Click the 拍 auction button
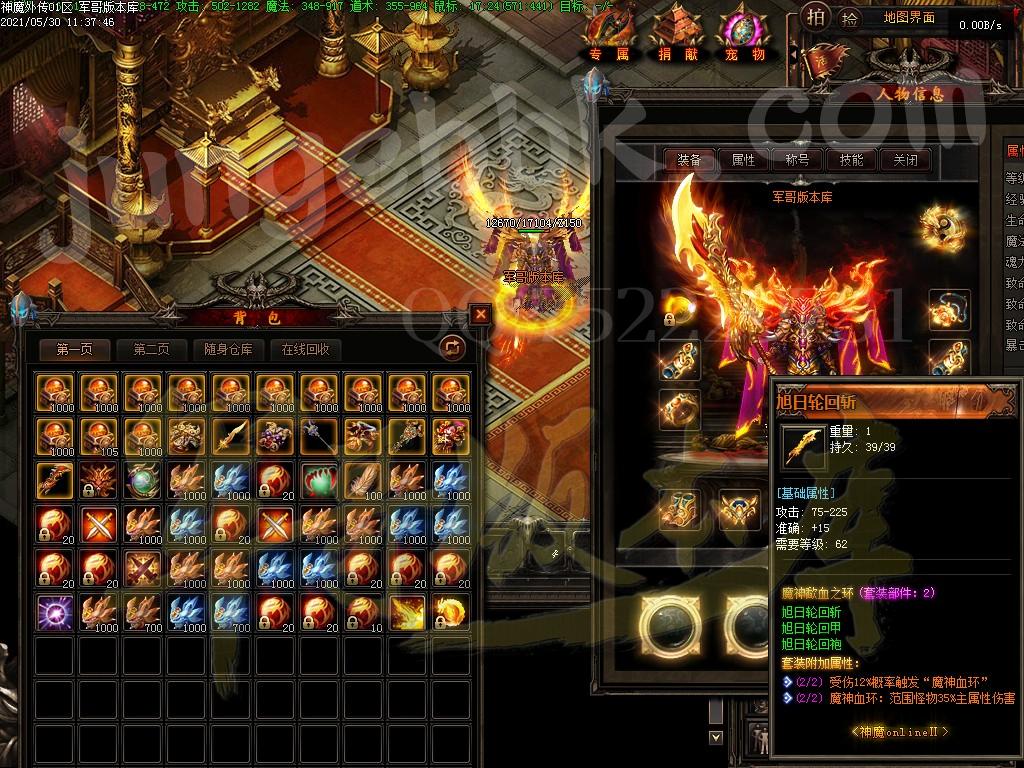 (x=817, y=18)
